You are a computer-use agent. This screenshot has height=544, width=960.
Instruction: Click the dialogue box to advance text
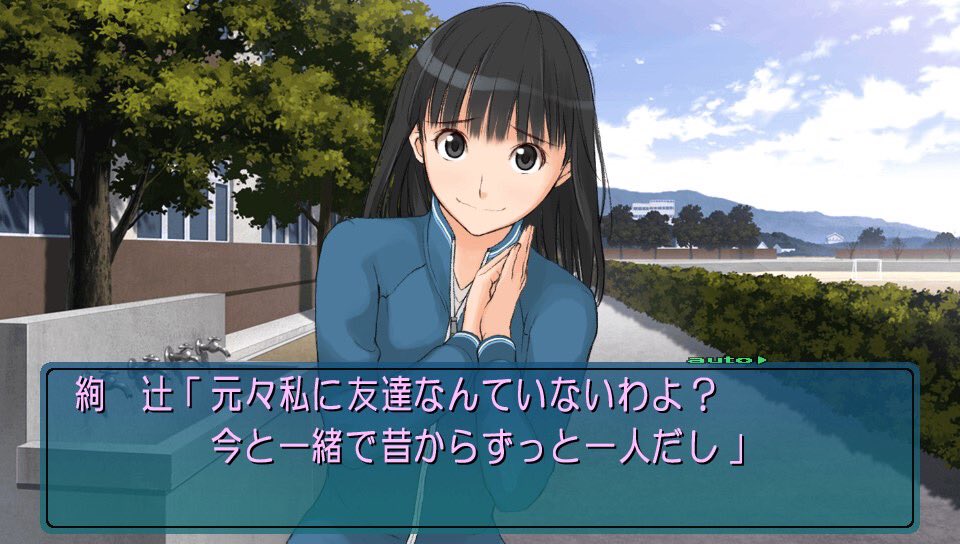point(478,446)
